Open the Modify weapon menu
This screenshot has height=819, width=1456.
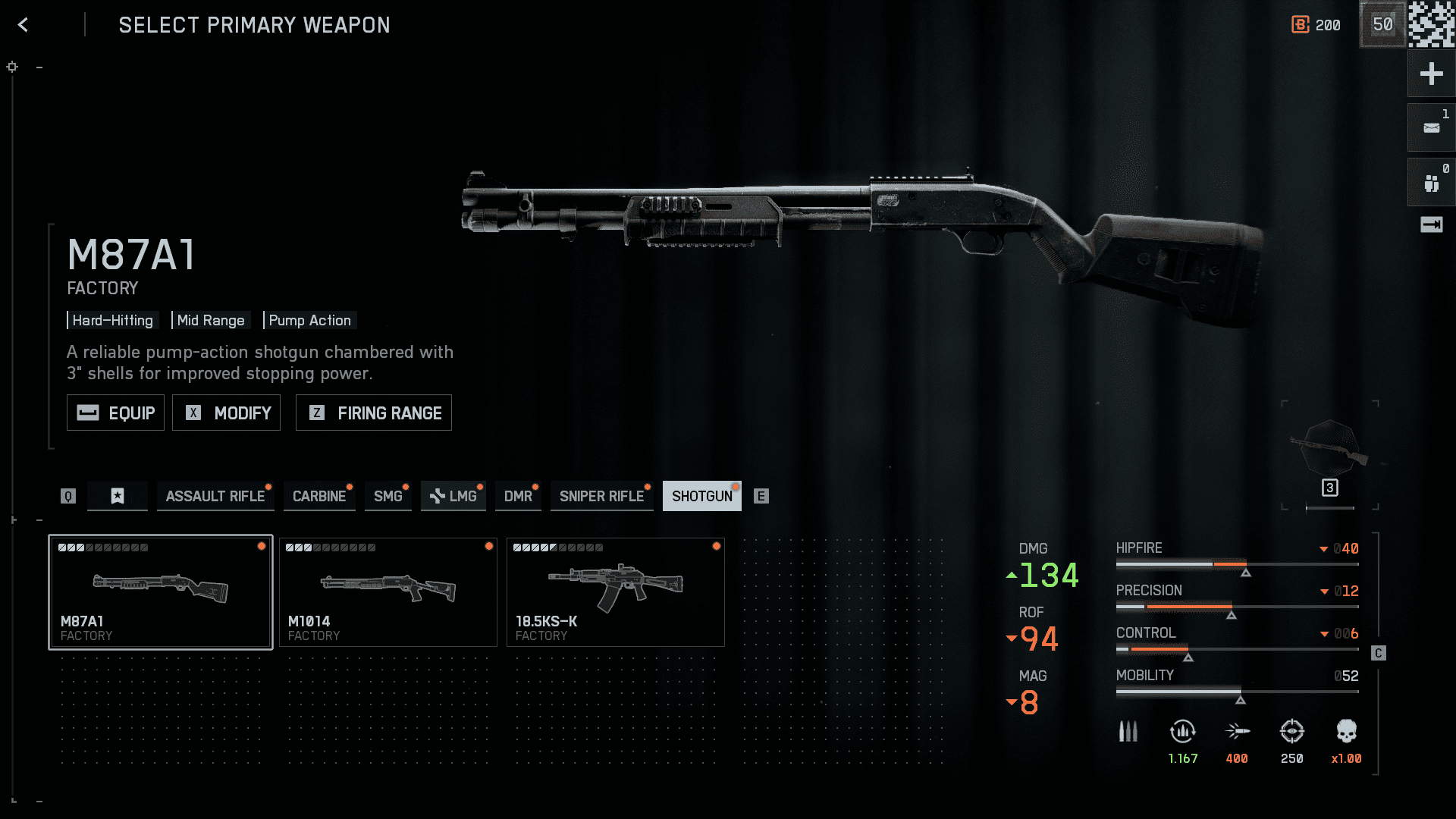(x=226, y=413)
